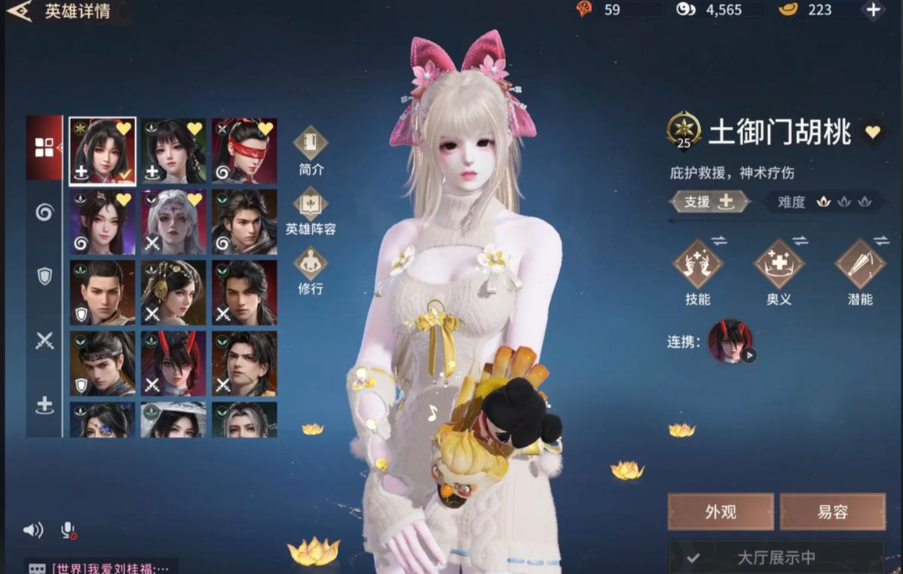Image resolution: width=903 pixels, height=574 pixels.
Task: Add more gold ingots with the plus button
Action: 873,10
